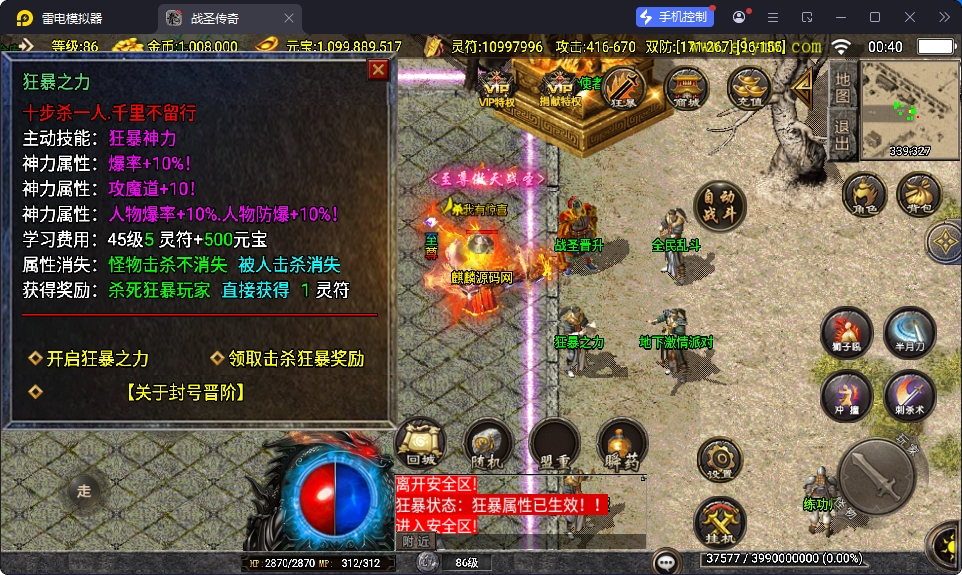Tap the 狂暴 flaming sword icon
Viewport: 962px width, 575px height.
pos(622,87)
